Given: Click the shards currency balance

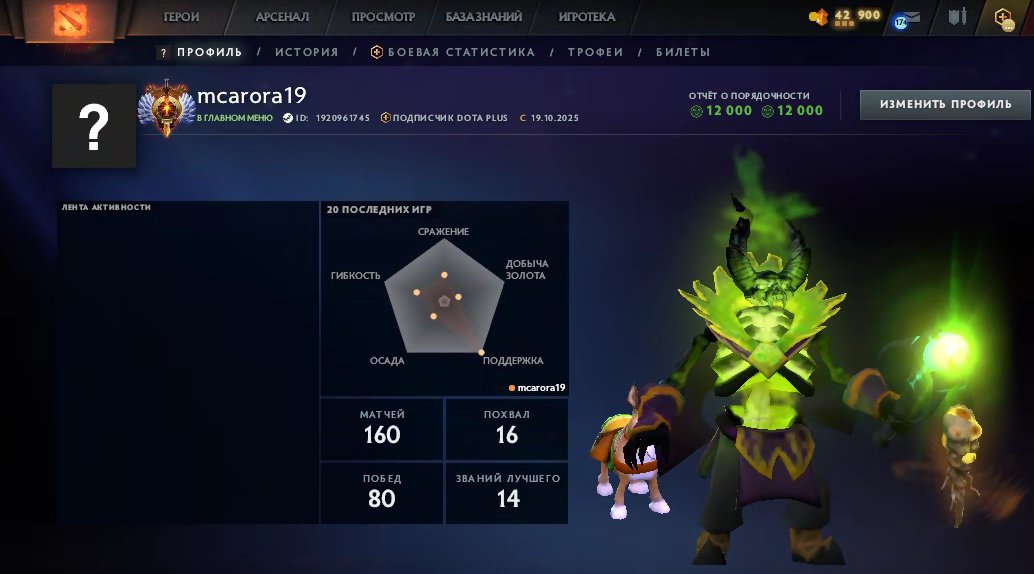Looking at the screenshot, I should click(845, 16).
